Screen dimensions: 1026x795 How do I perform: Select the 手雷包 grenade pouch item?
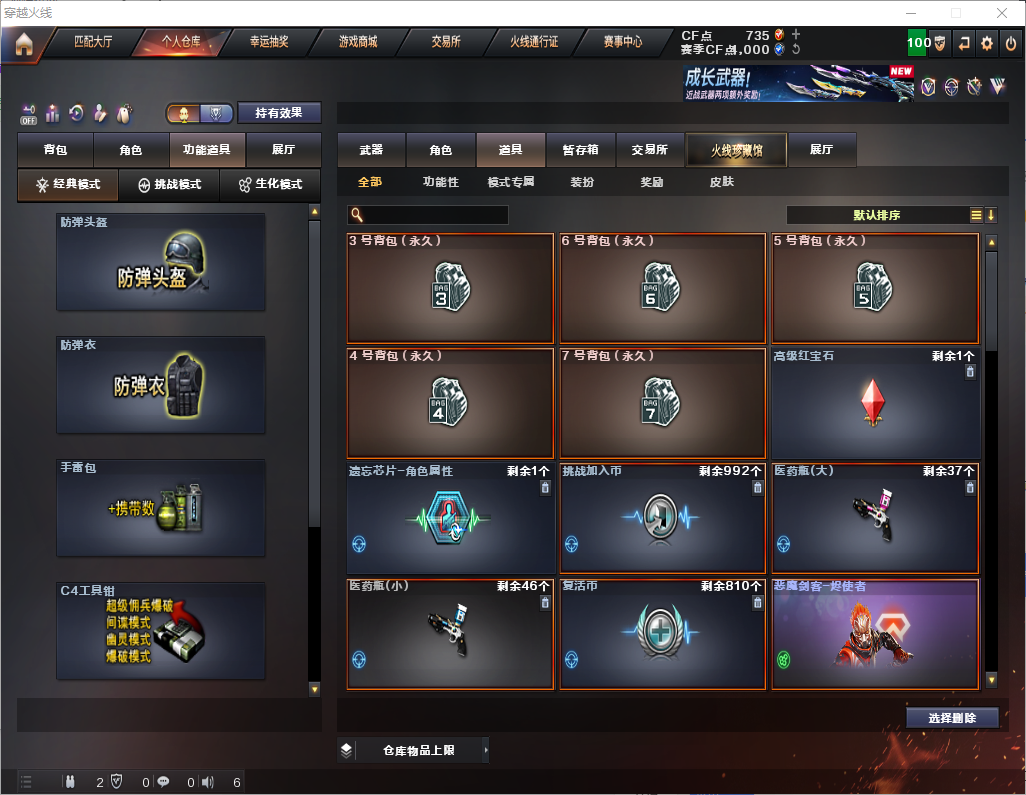coord(161,507)
